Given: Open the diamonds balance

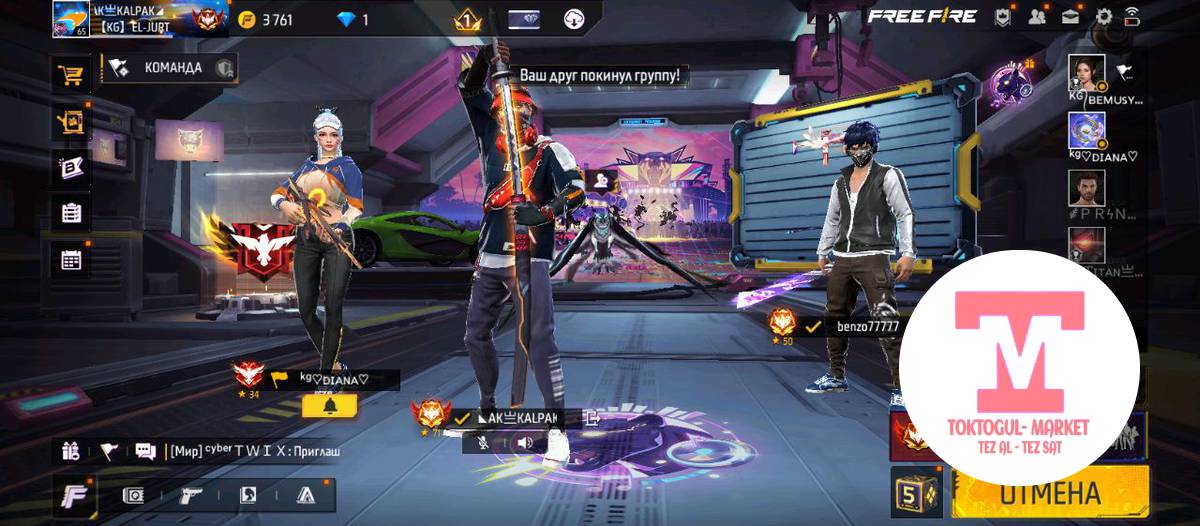Looking at the screenshot, I should (353, 19).
